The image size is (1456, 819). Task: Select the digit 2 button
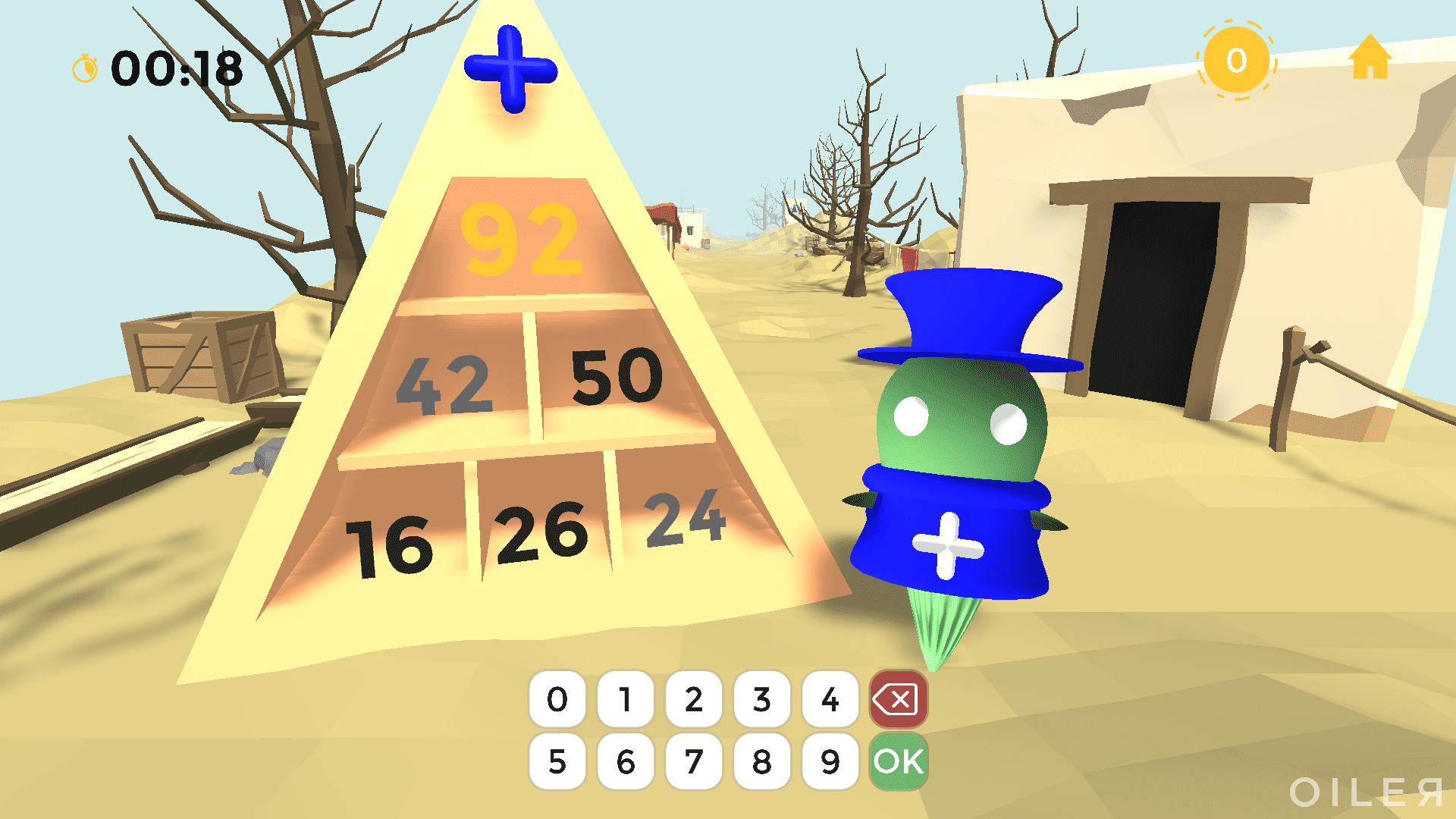pyautogui.click(x=694, y=699)
